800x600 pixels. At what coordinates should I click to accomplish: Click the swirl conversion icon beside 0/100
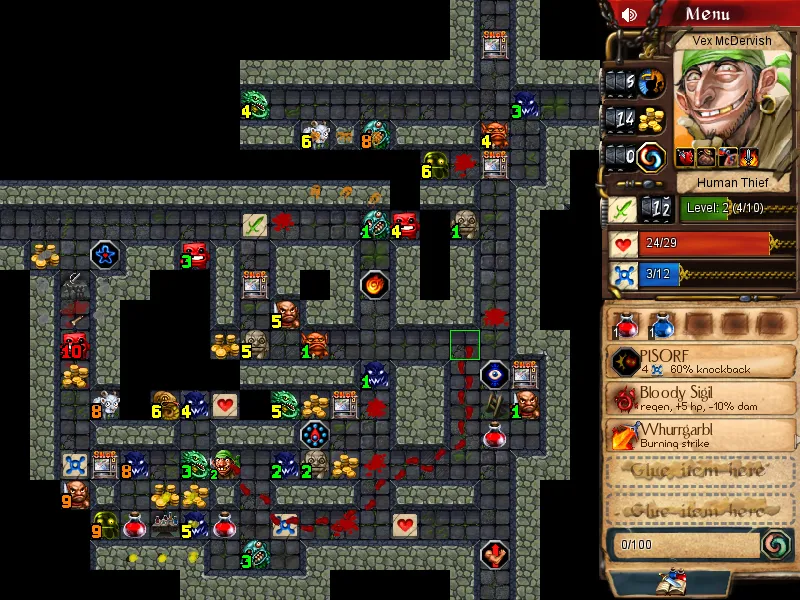pos(773,544)
